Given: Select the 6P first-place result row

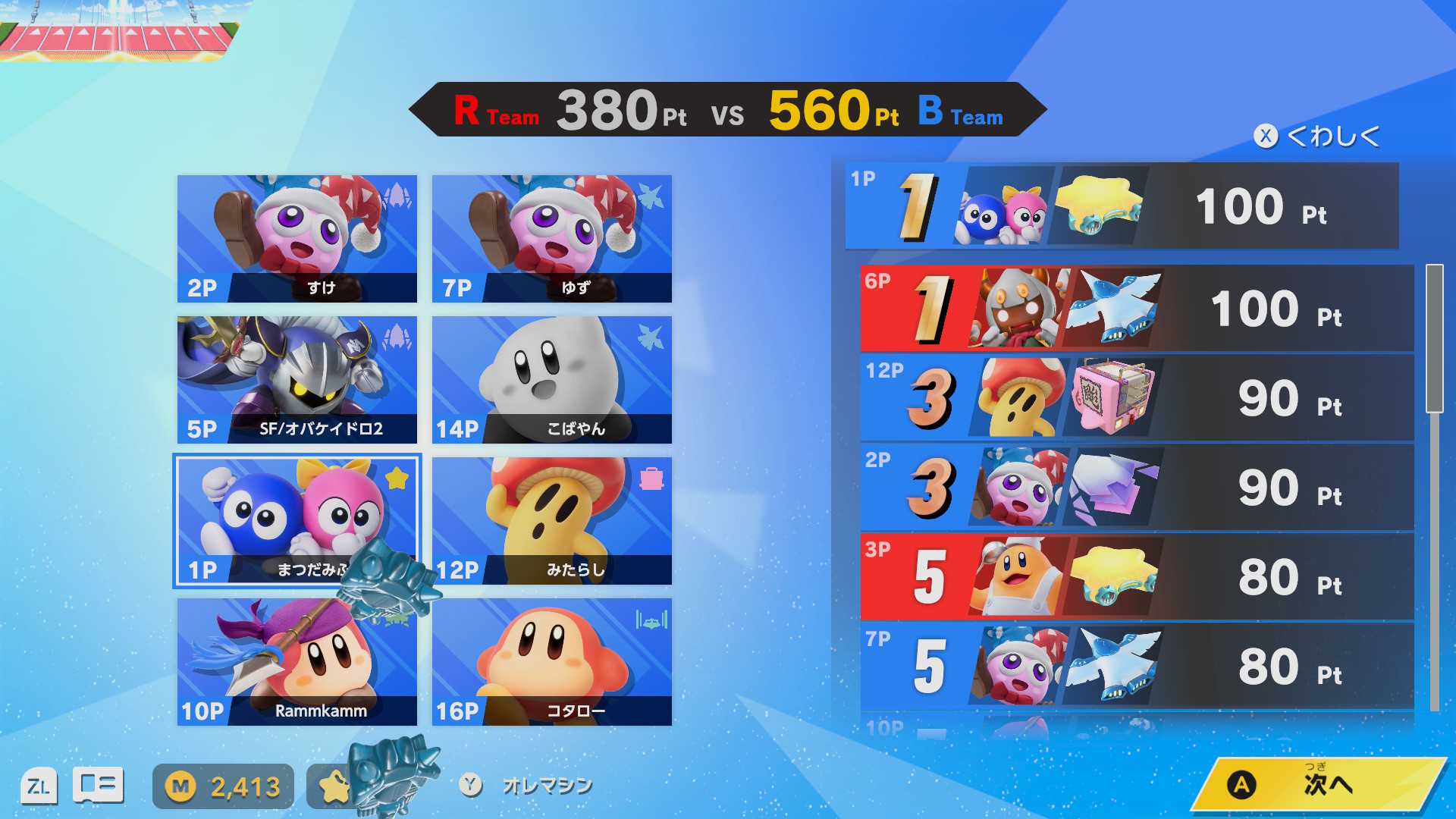Looking at the screenshot, I should pos(1137,309).
